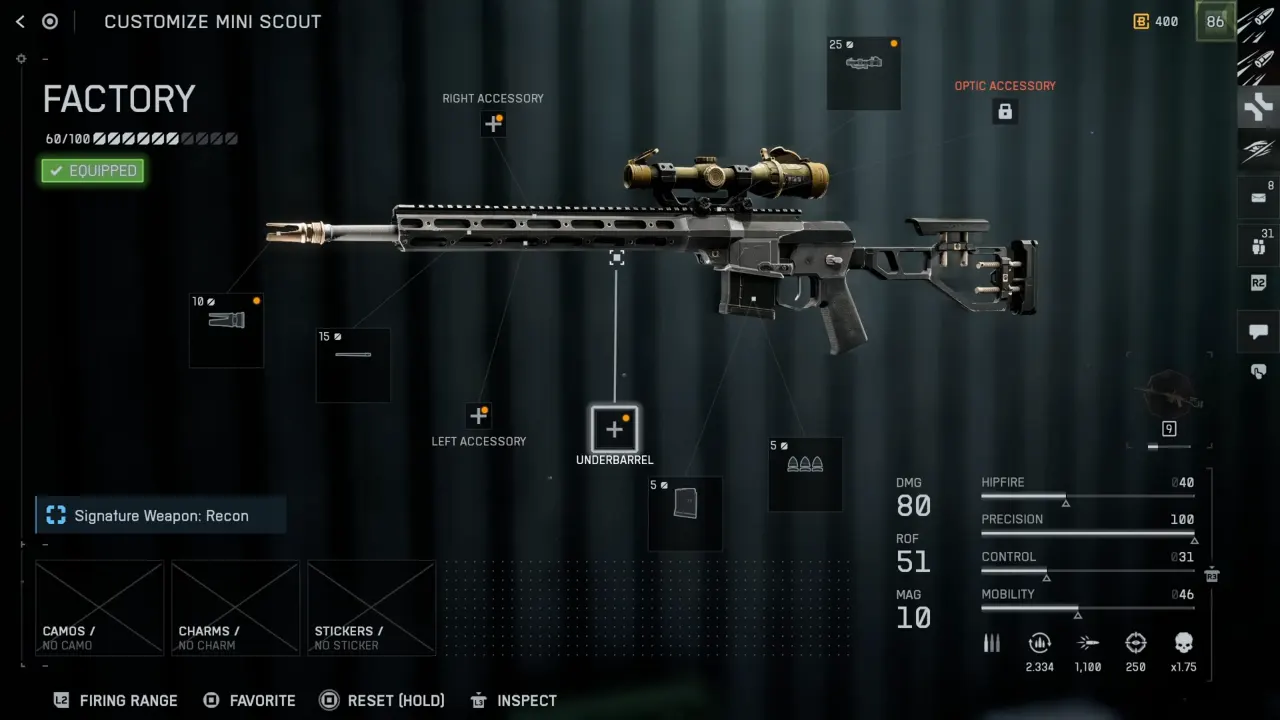Add a Right Accessory attachment
1280x720 pixels.
(493, 124)
